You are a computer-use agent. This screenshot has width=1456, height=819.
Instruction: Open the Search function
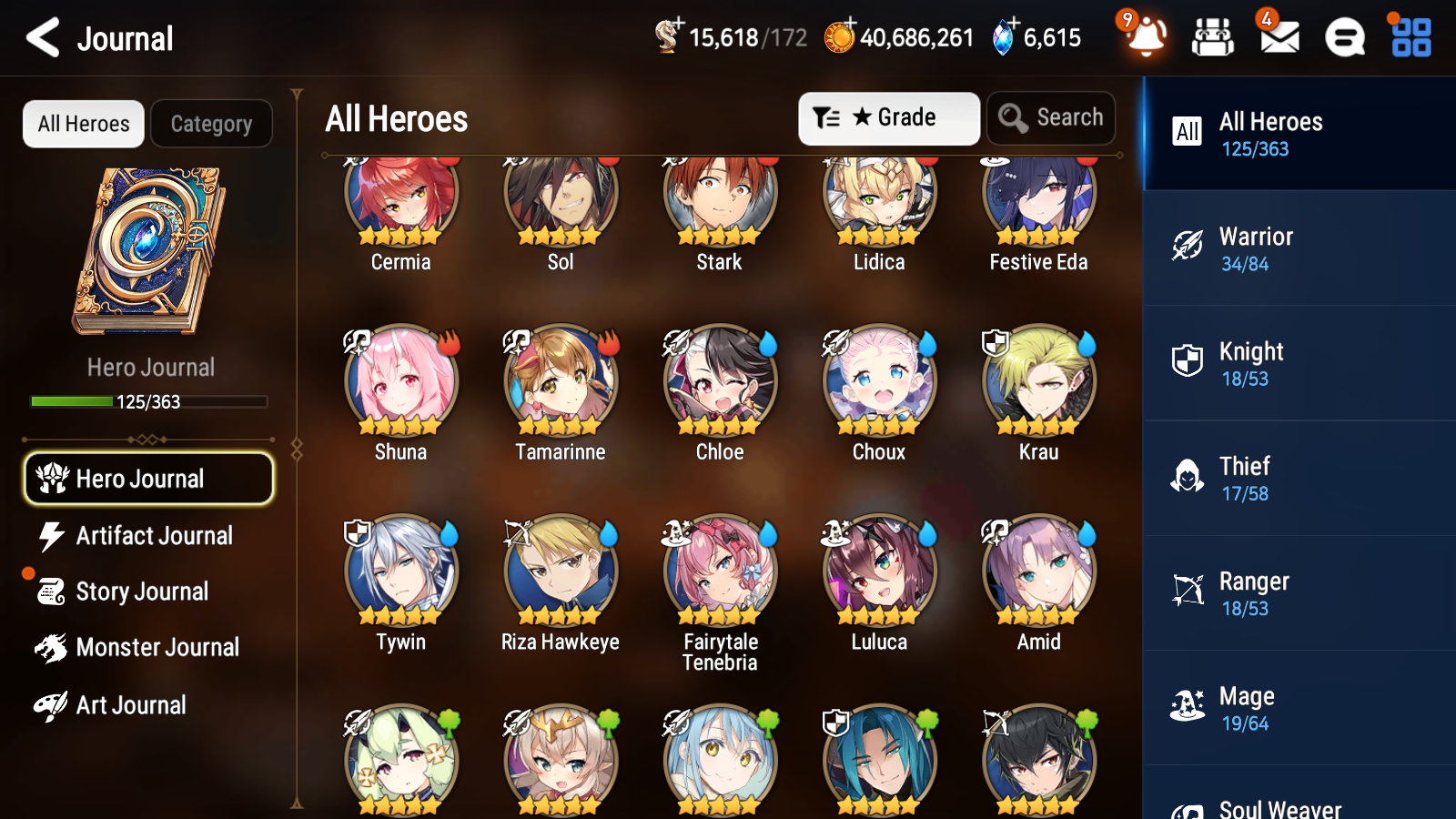pos(1050,117)
